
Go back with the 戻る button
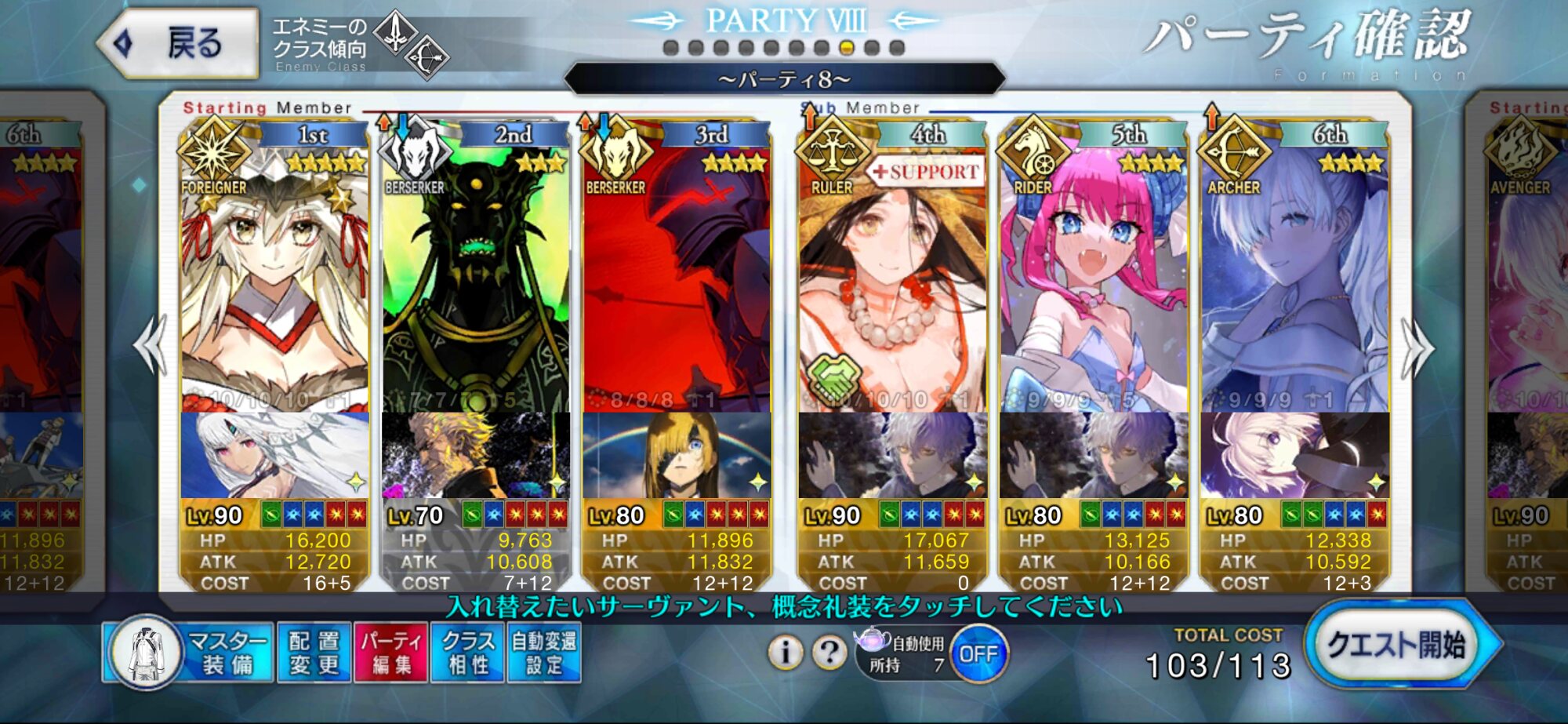point(180,43)
